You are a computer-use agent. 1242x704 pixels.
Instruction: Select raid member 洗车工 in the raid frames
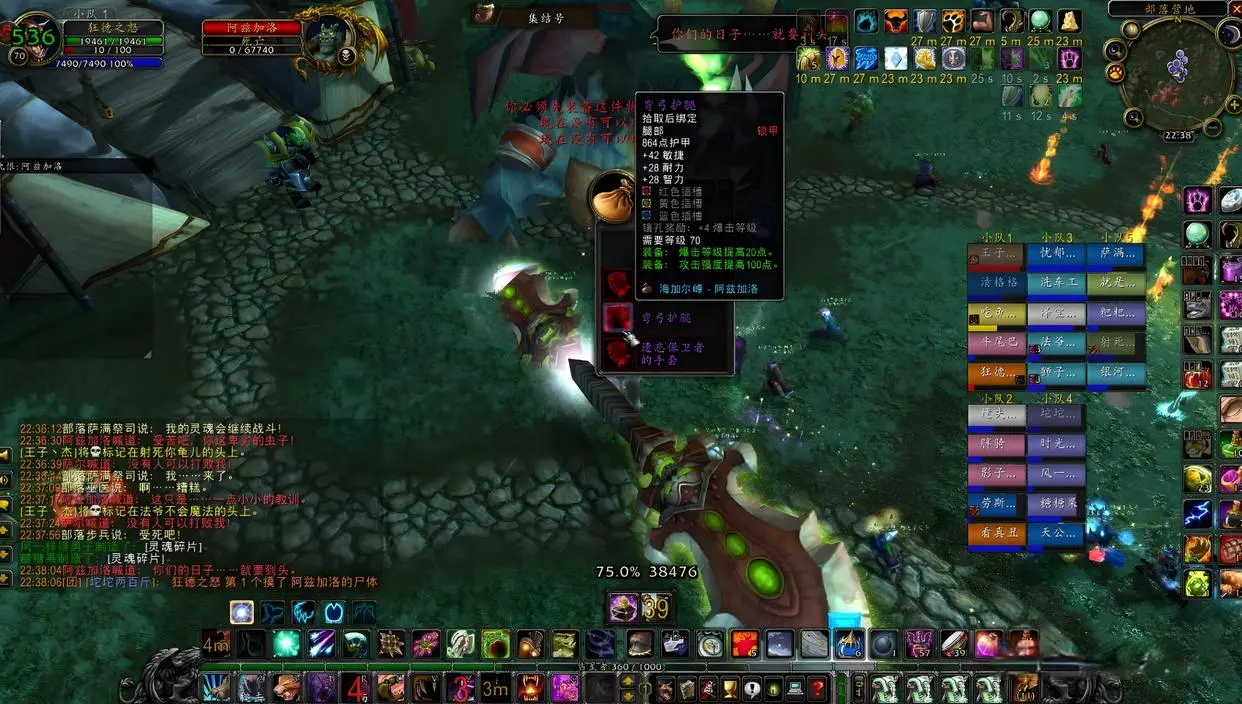[1056, 284]
